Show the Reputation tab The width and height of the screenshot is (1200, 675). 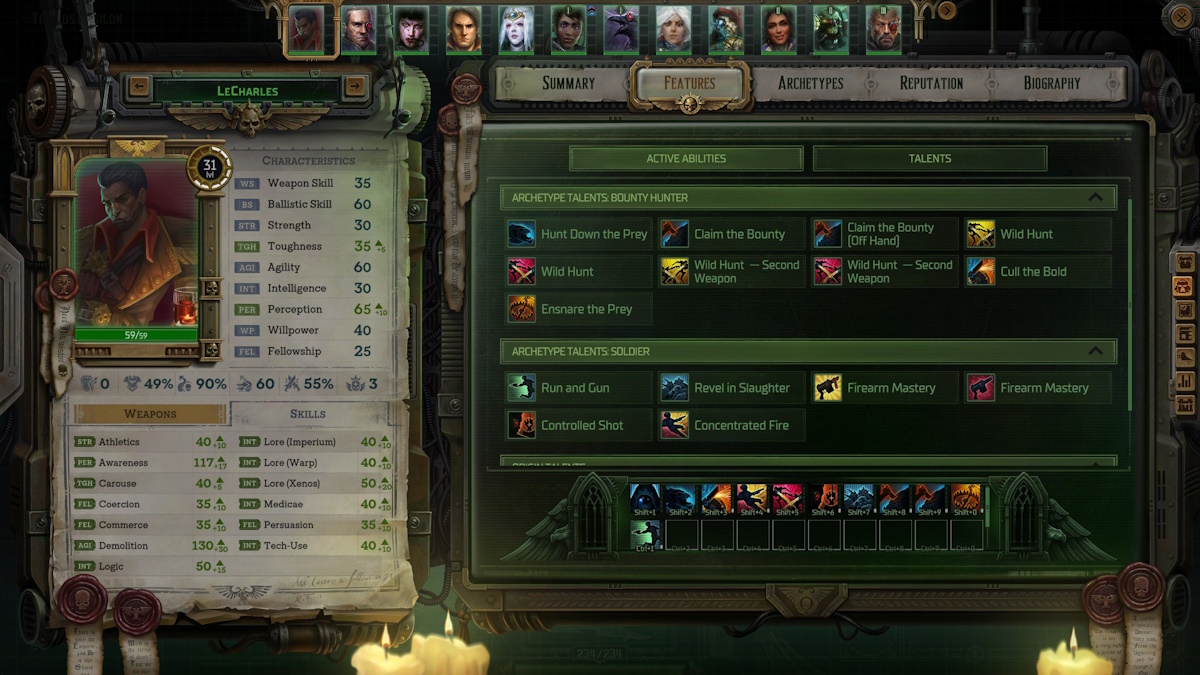click(931, 84)
